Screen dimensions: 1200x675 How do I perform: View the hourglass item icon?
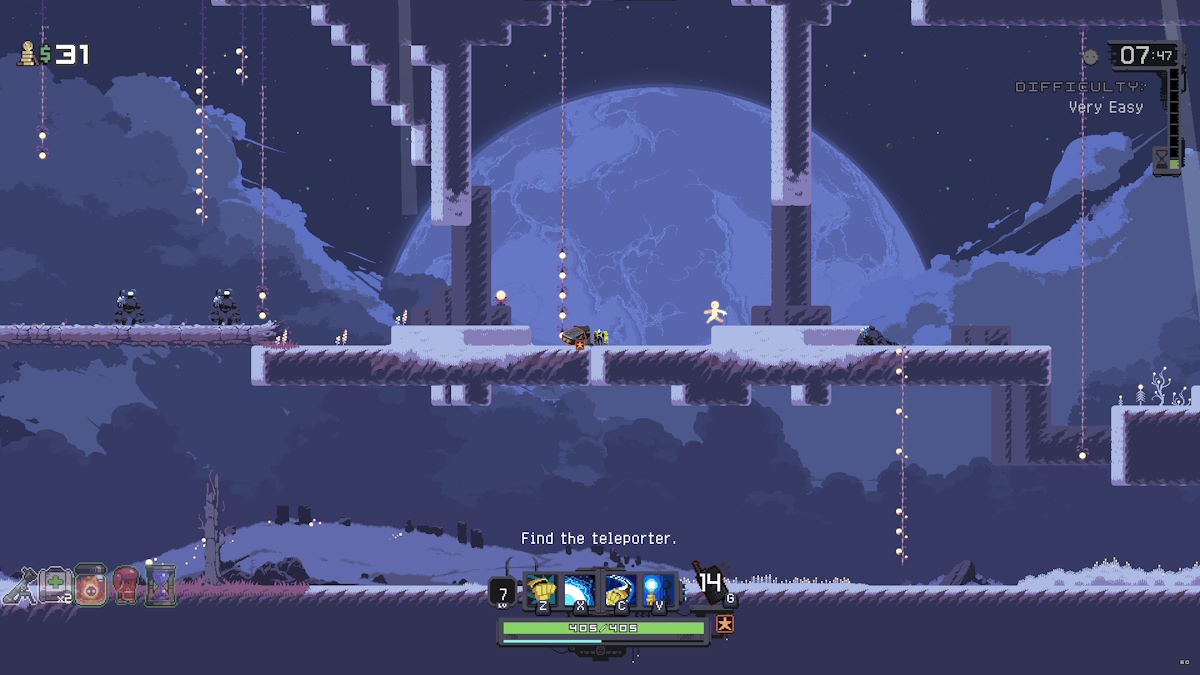[x=160, y=585]
